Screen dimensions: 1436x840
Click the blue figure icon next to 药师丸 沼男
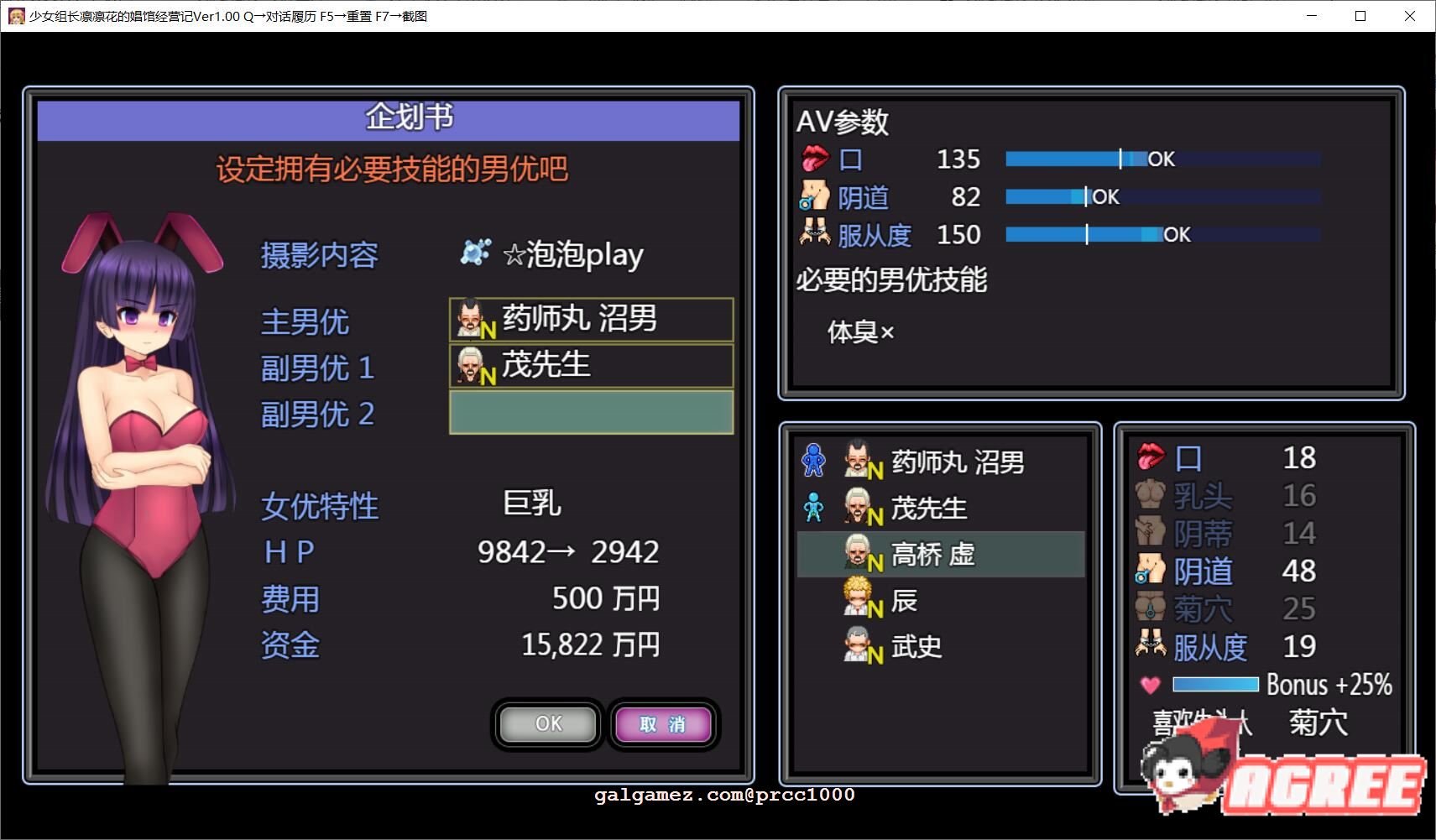click(814, 460)
